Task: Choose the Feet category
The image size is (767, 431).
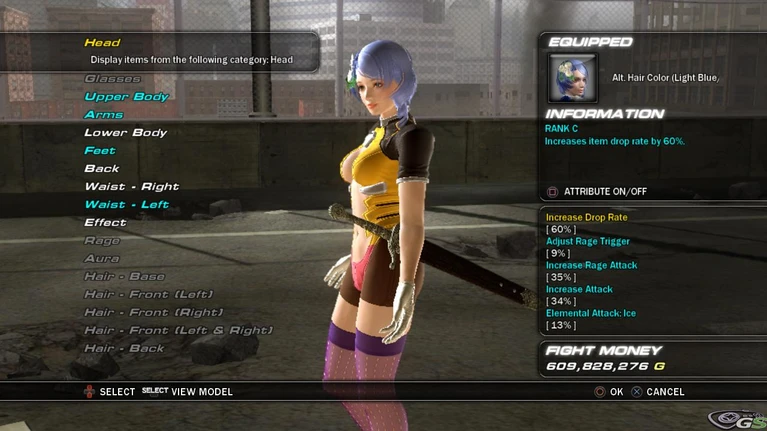Action: click(x=100, y=151)
